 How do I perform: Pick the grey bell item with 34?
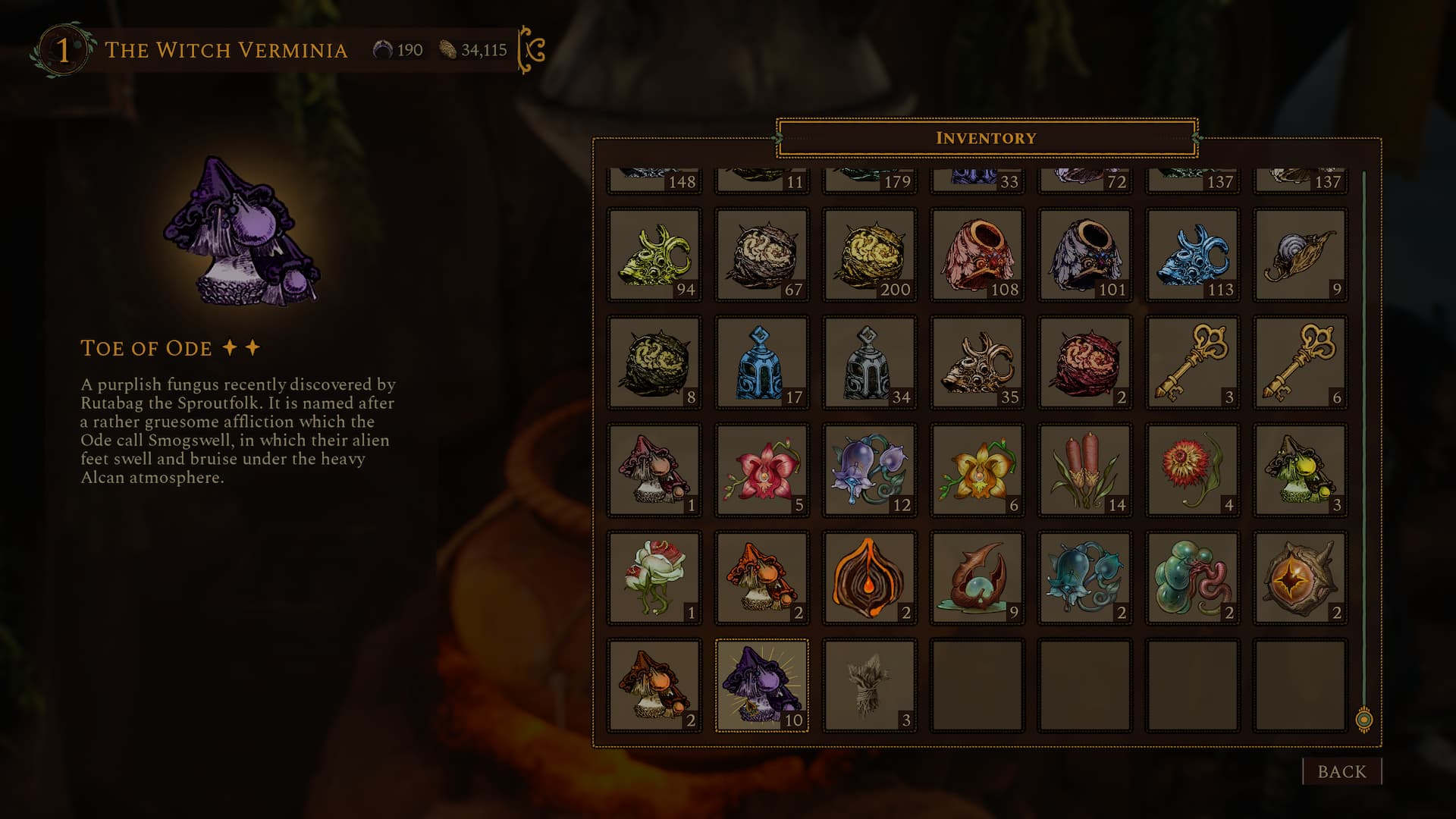(869, 362)
